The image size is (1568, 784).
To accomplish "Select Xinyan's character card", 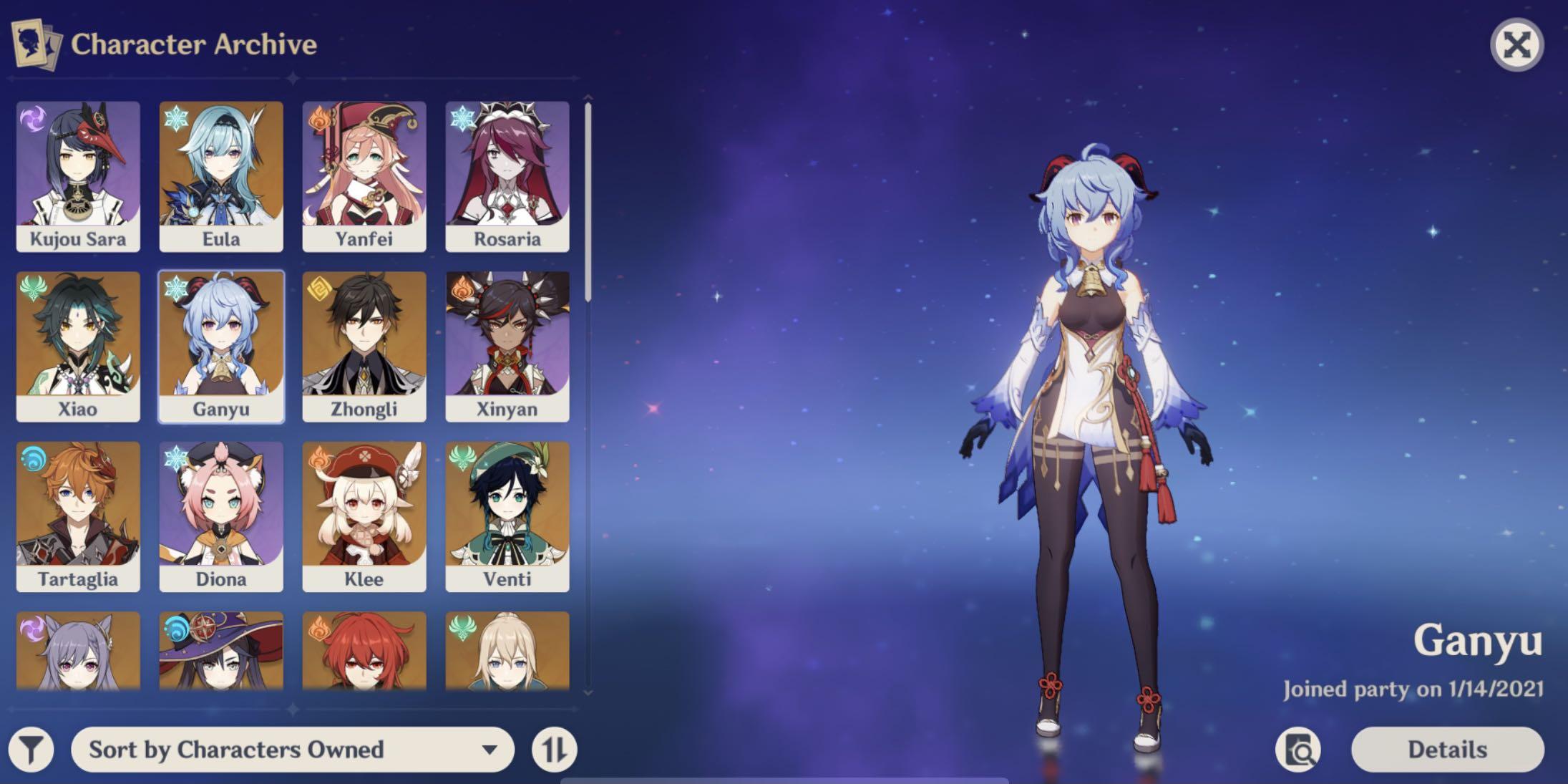I will tap(507, 347).
